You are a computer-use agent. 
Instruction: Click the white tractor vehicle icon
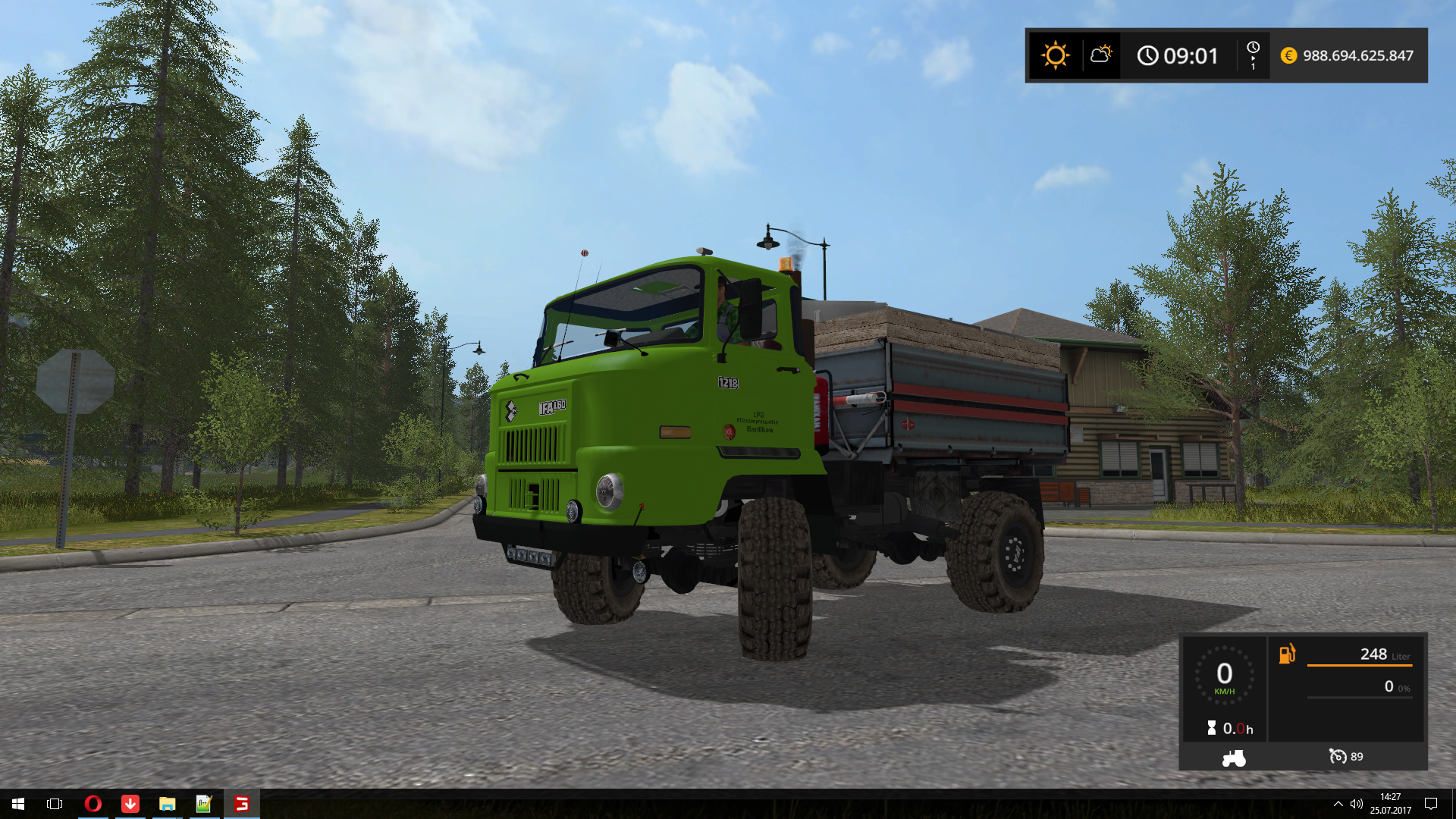(1234, 758)
